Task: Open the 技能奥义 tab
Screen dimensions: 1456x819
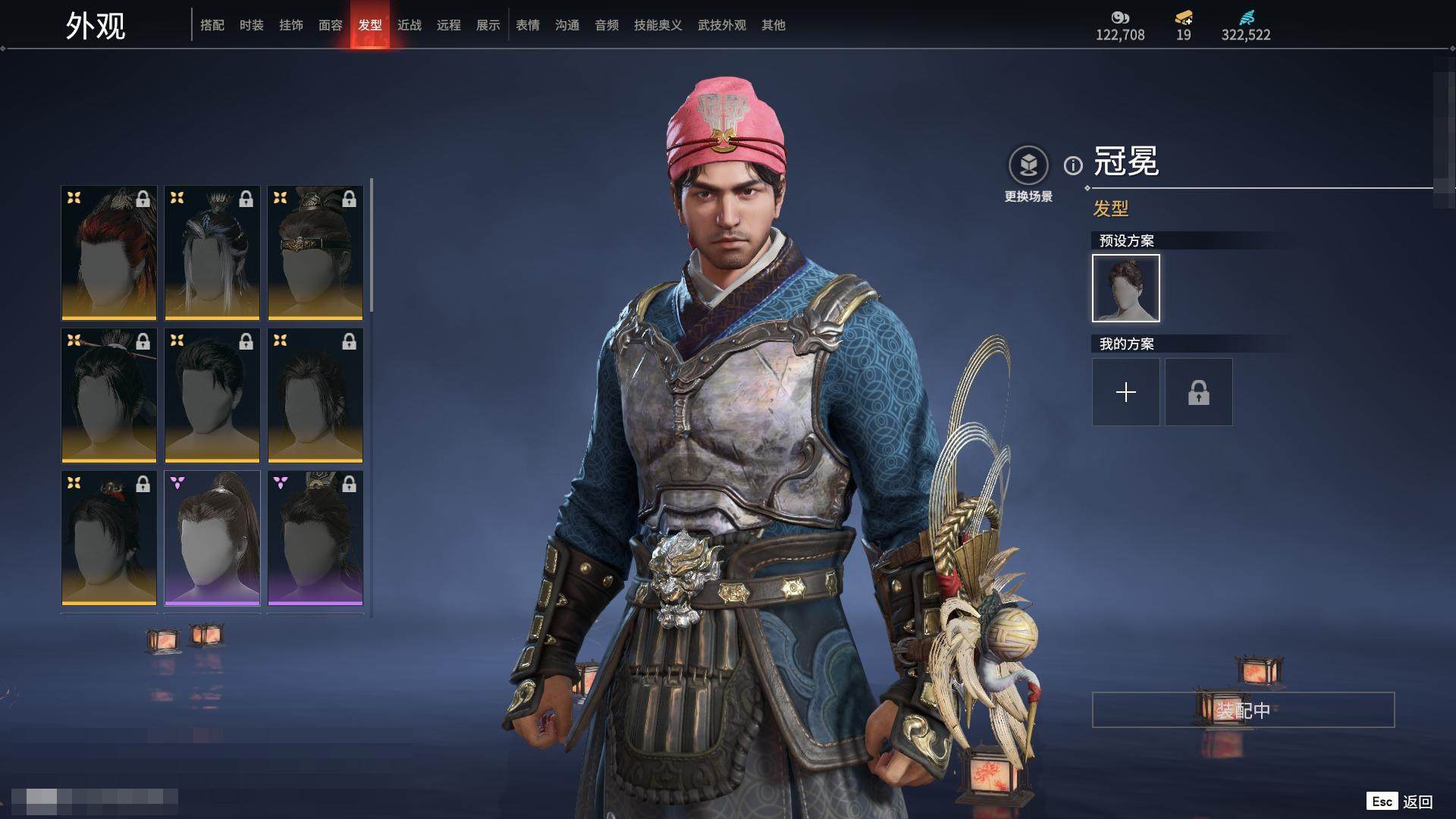Action: (x=658, y=25)
